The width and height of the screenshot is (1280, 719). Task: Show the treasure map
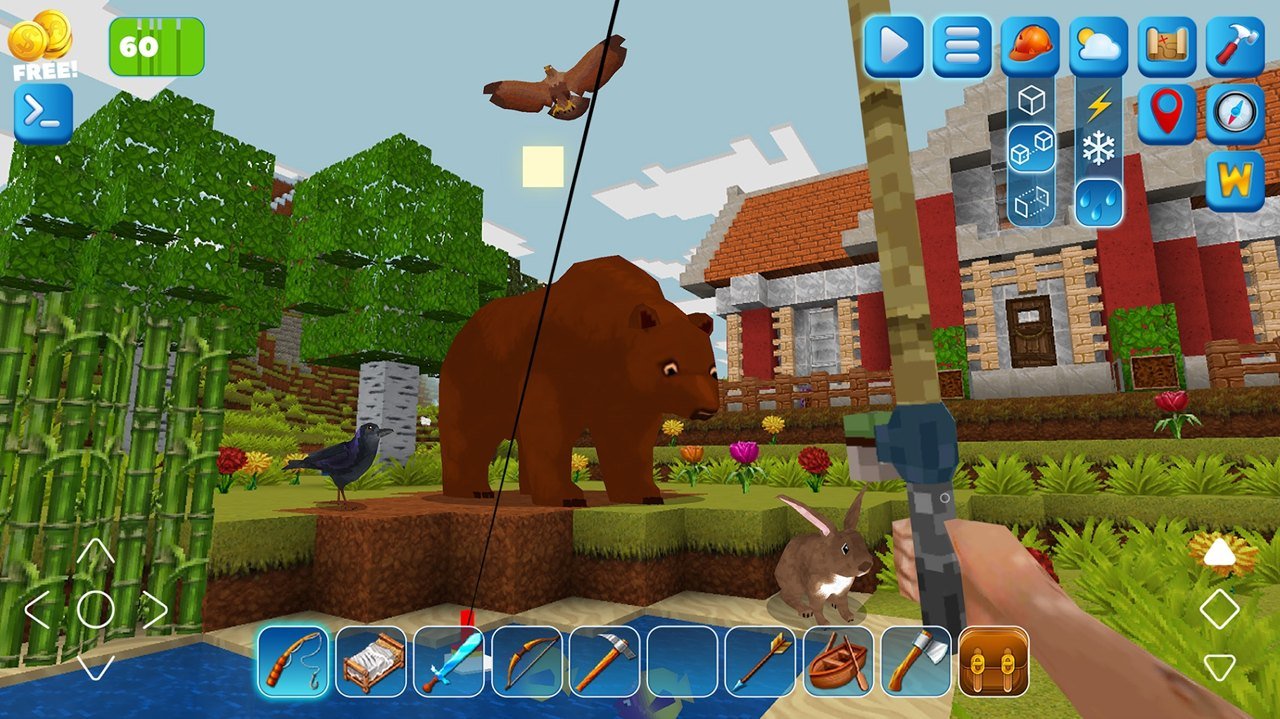1167,46
